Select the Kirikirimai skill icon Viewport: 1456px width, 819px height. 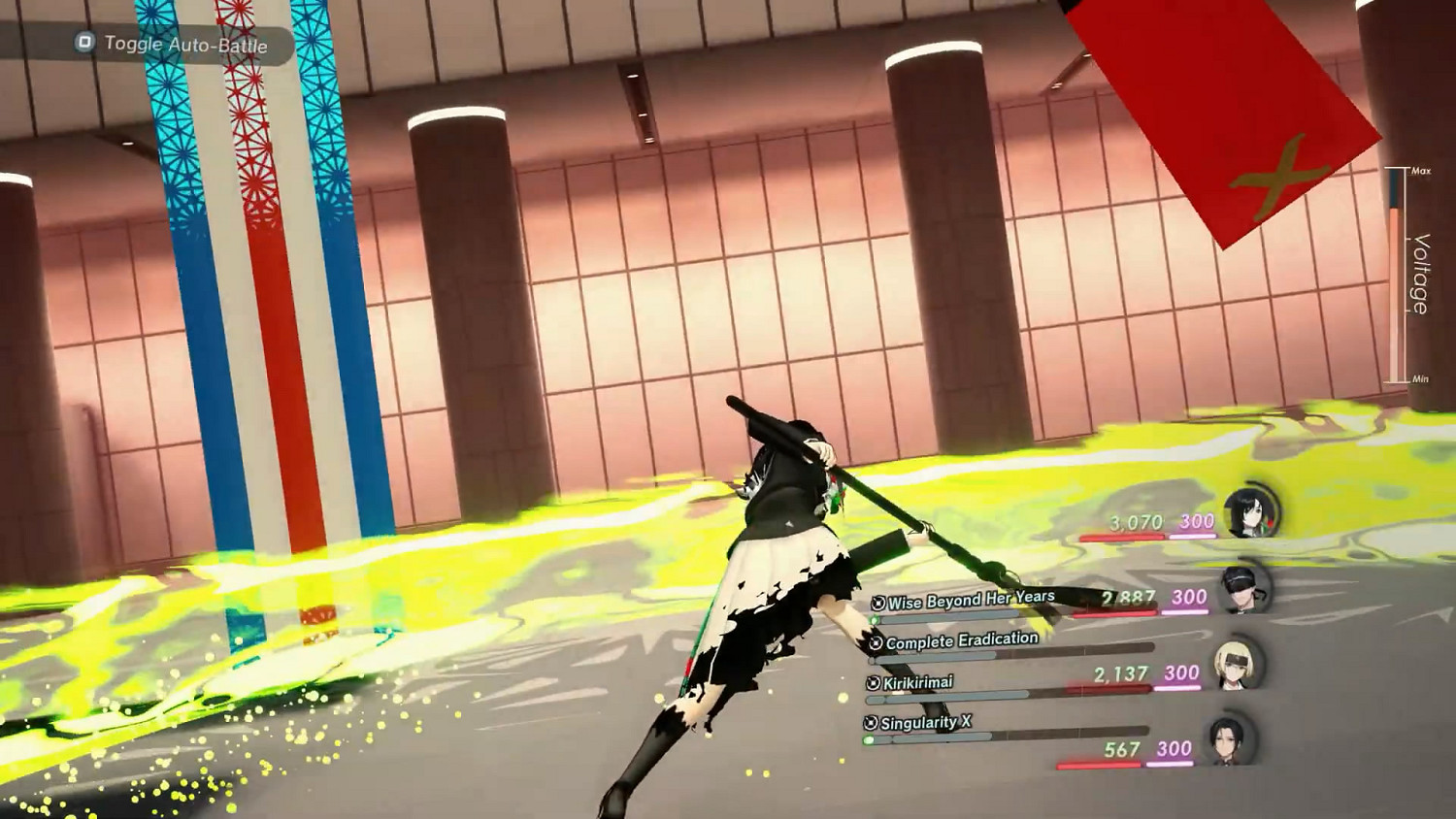coord(871,681)
